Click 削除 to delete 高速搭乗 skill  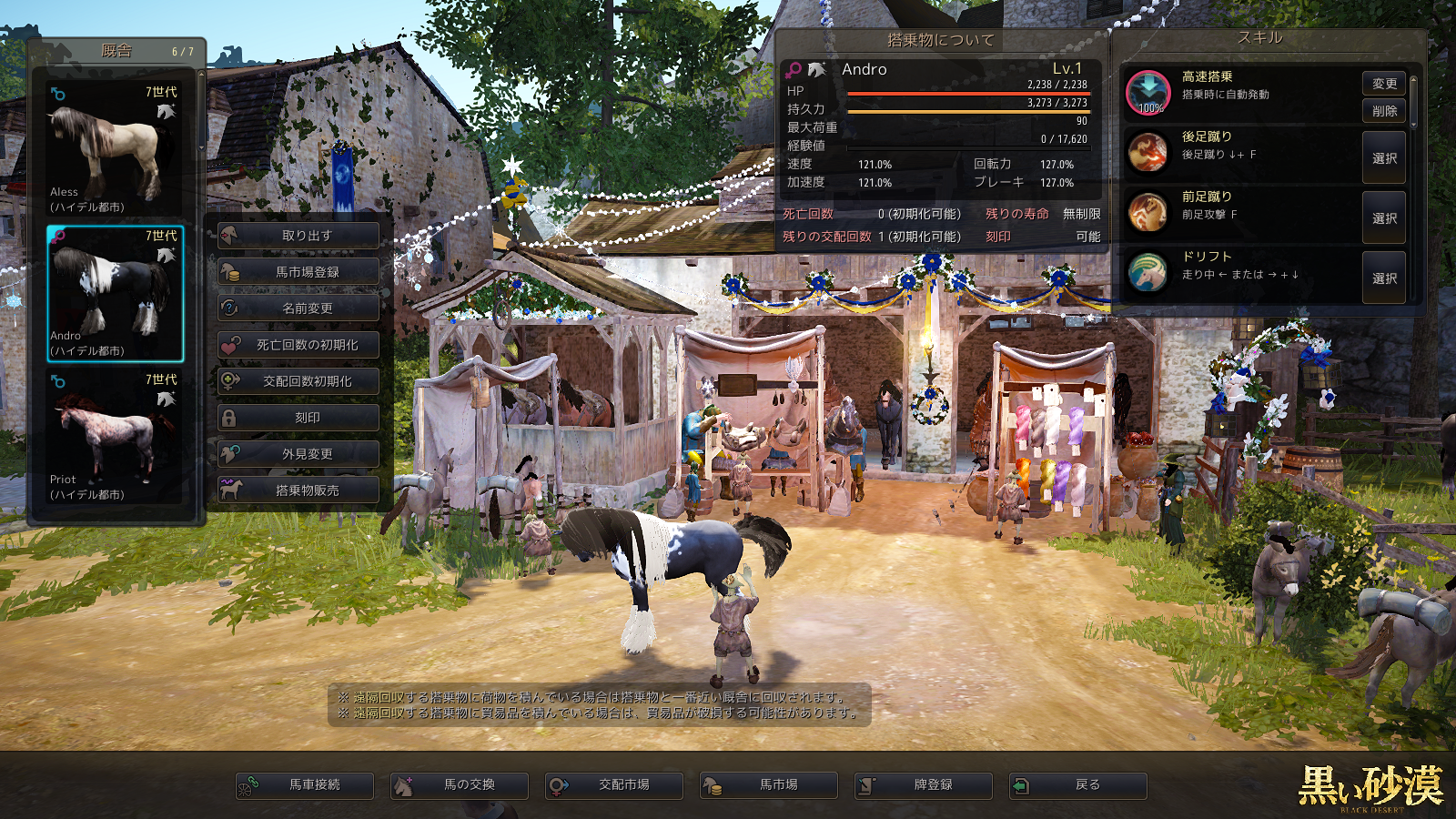tap(1384, 111)
